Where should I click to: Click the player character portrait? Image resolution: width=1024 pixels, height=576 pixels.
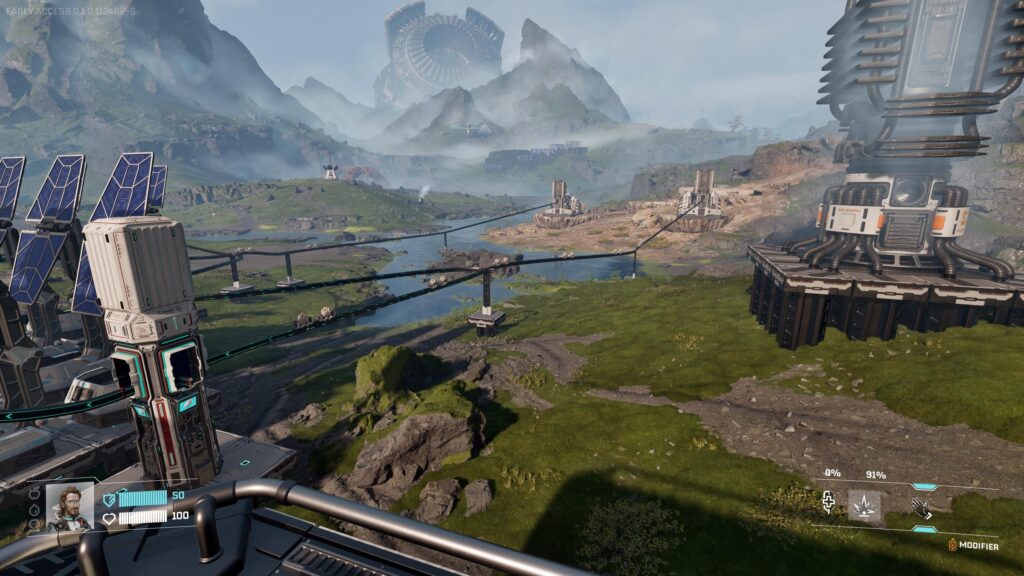click(x=69, y=507)
